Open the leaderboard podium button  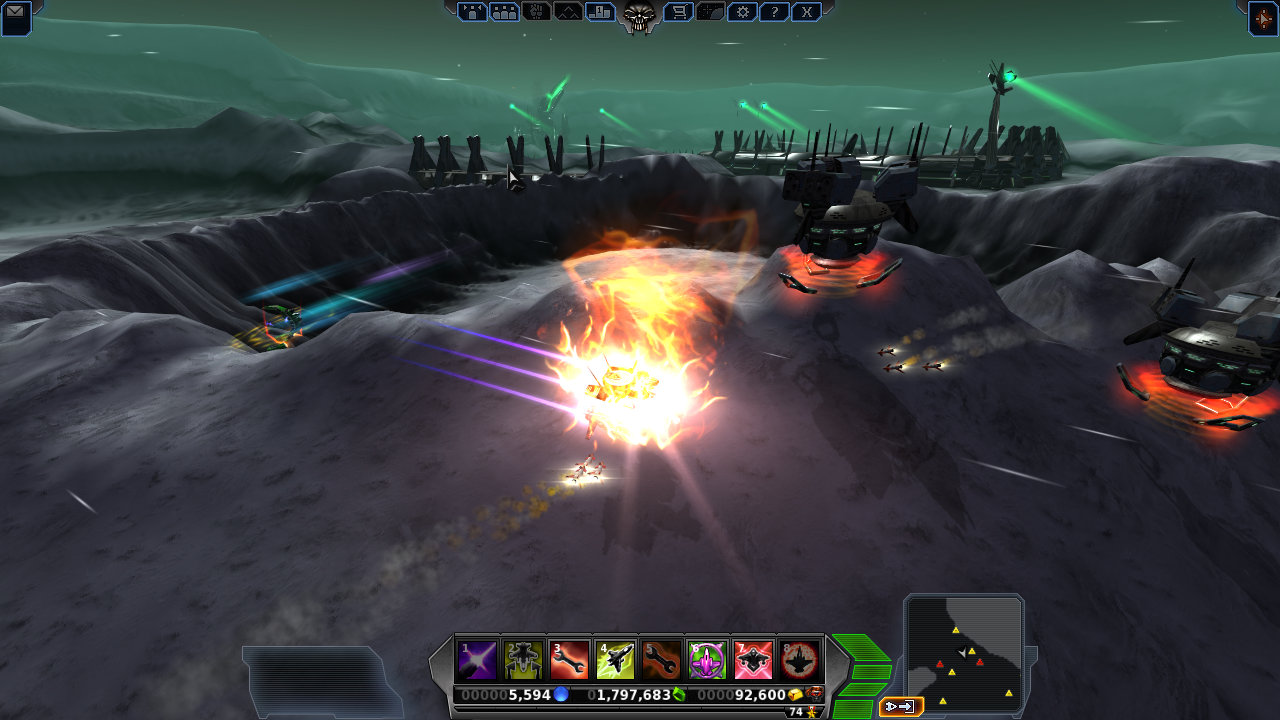coord(601,12)
